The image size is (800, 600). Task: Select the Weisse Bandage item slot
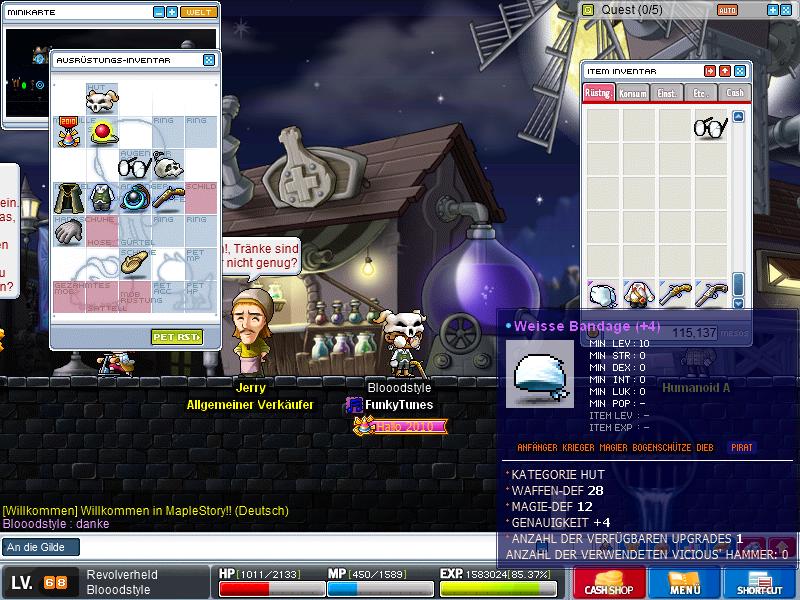click(x=601, y=293)
